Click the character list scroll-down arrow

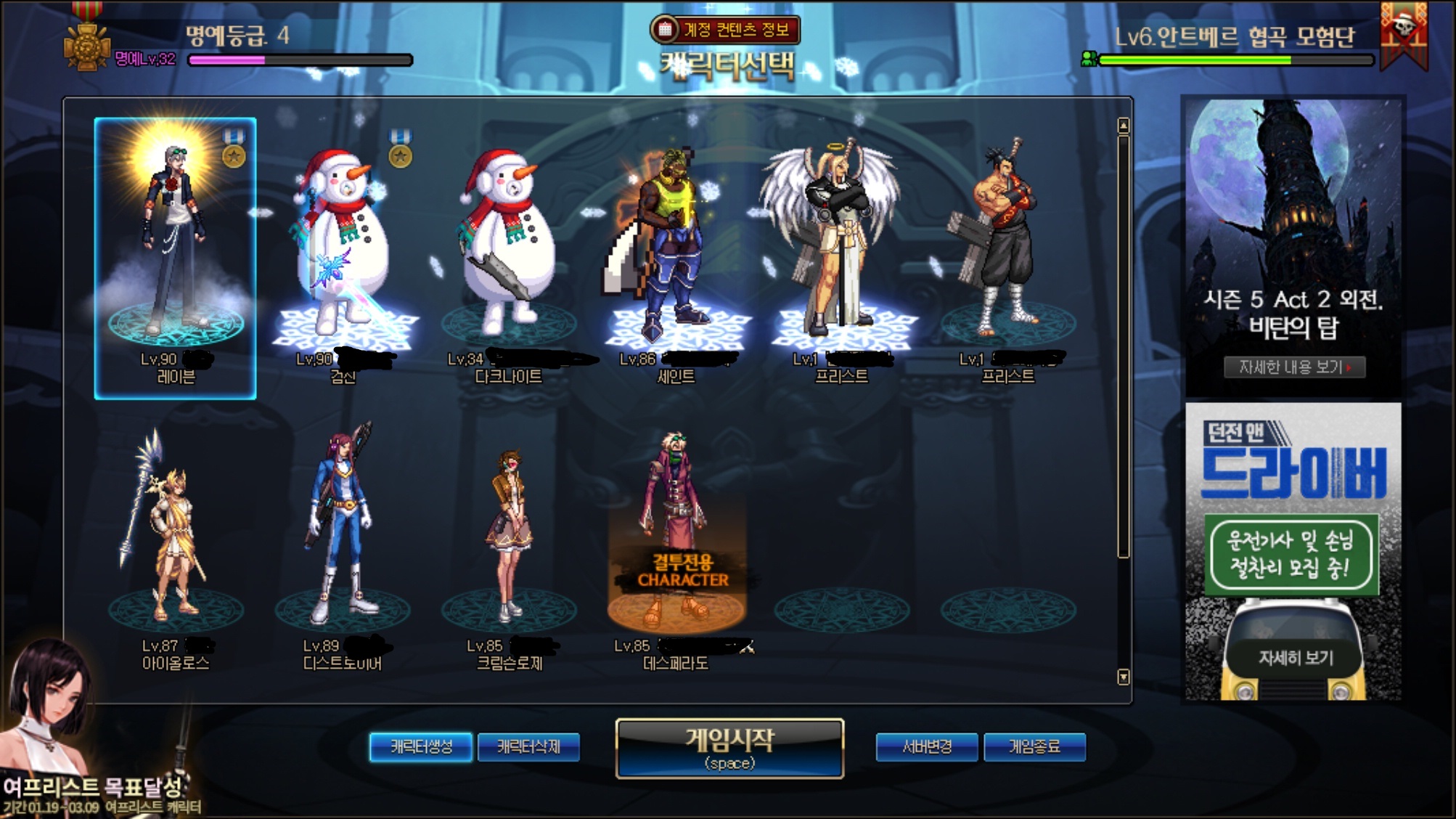(1124, 677)
